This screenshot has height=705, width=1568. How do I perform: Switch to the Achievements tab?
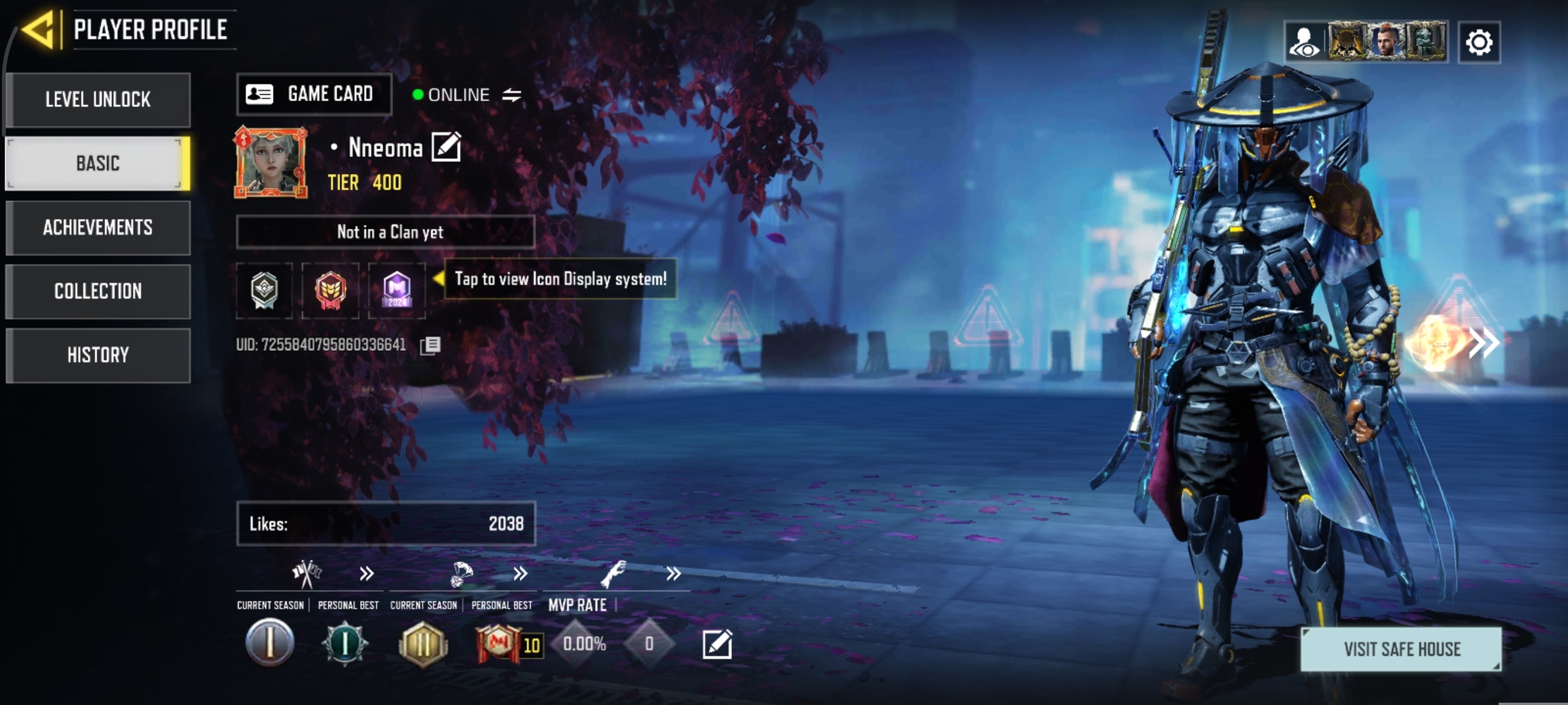point(98,228)
